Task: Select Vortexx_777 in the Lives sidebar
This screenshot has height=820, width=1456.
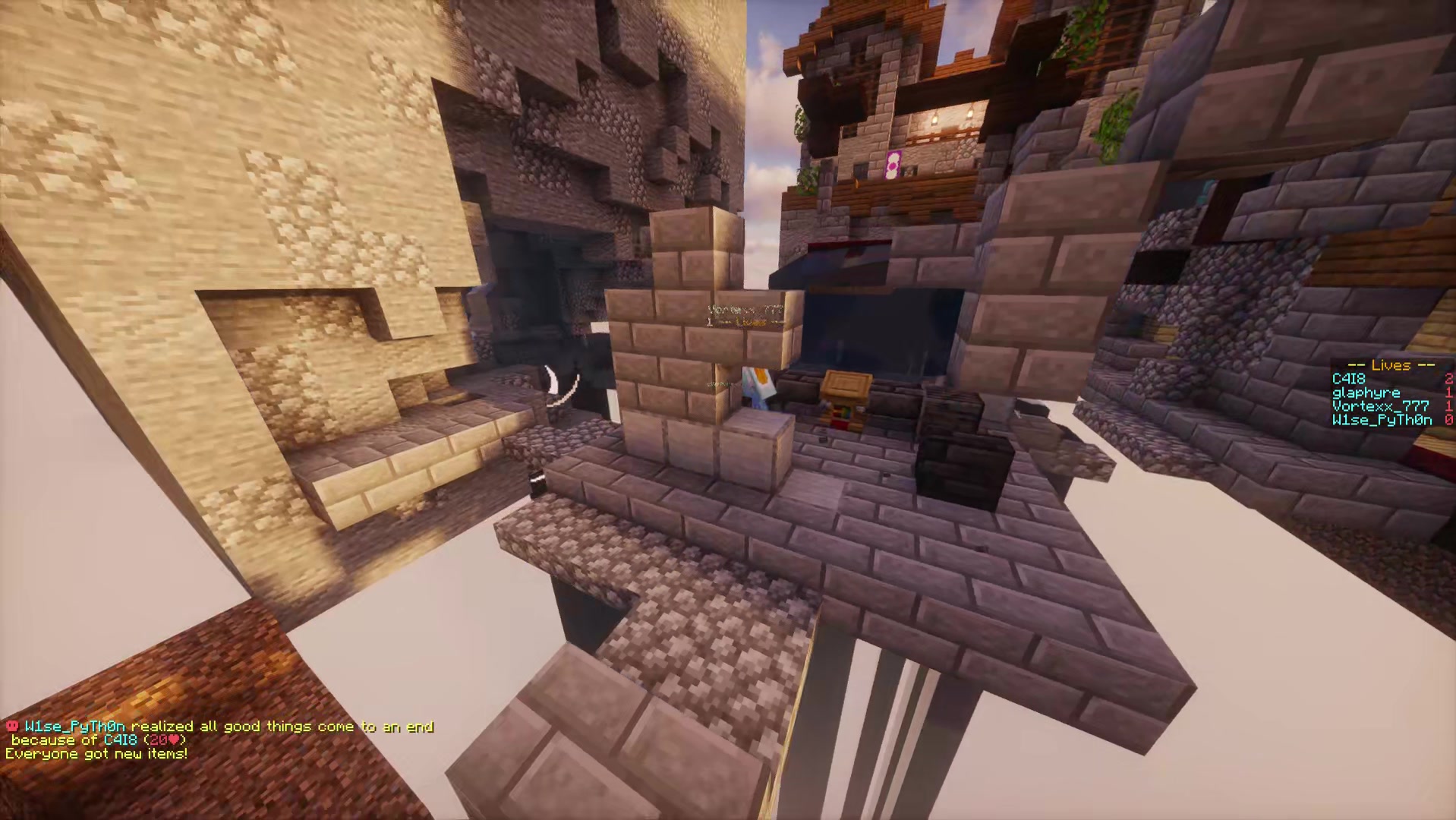Action: coord(1379,406)
